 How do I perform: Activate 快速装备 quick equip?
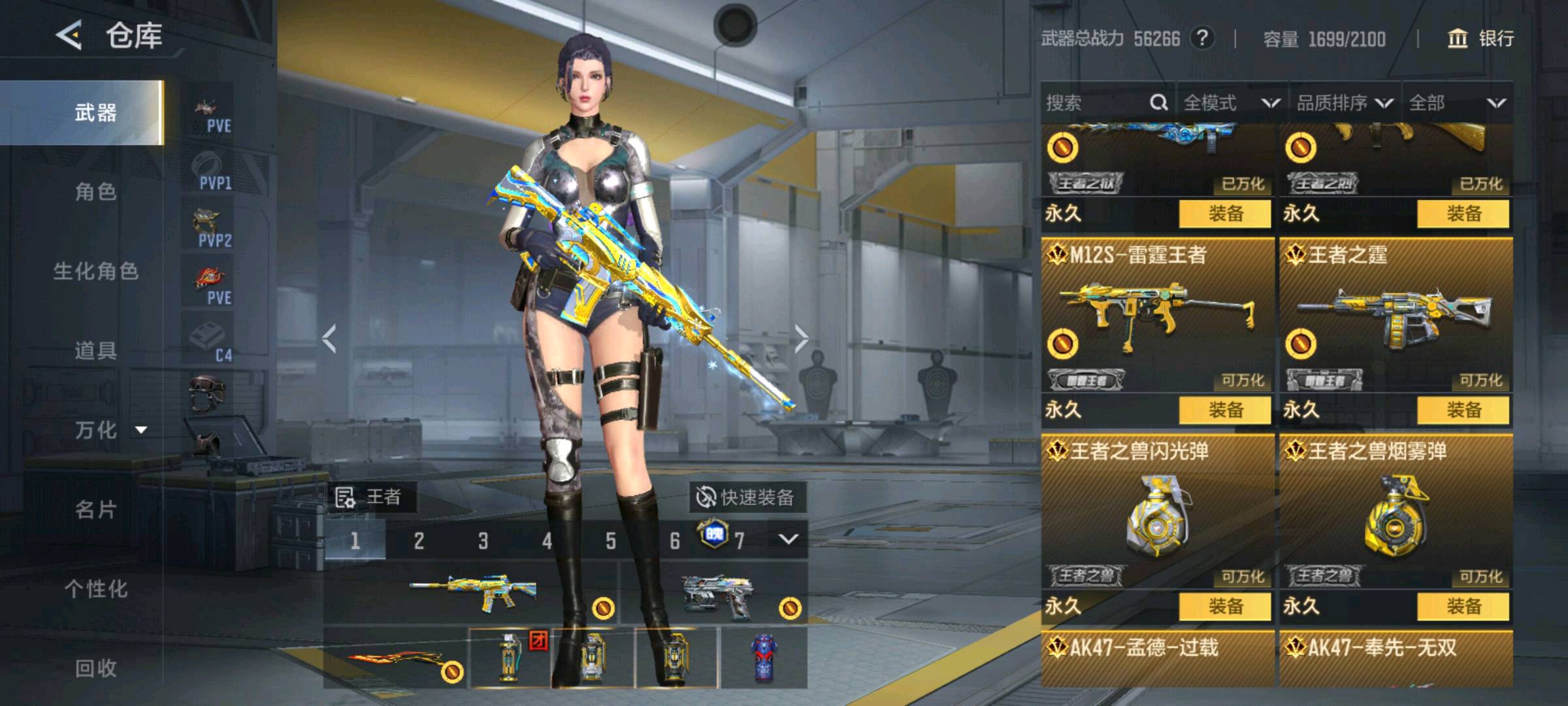pyautogui.click(x=747, y=497)
